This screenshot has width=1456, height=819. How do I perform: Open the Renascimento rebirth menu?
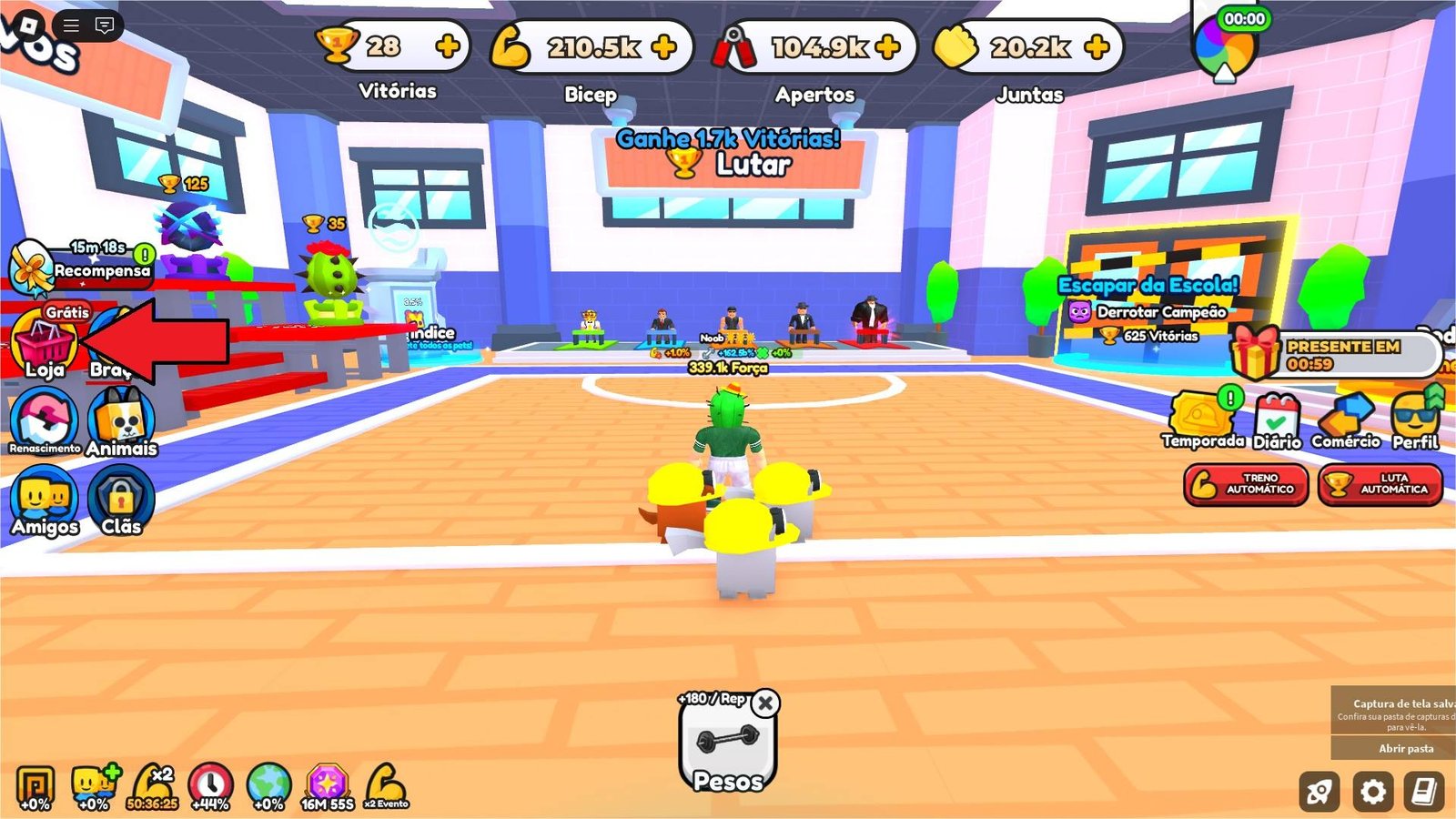(x=44, y=419)
